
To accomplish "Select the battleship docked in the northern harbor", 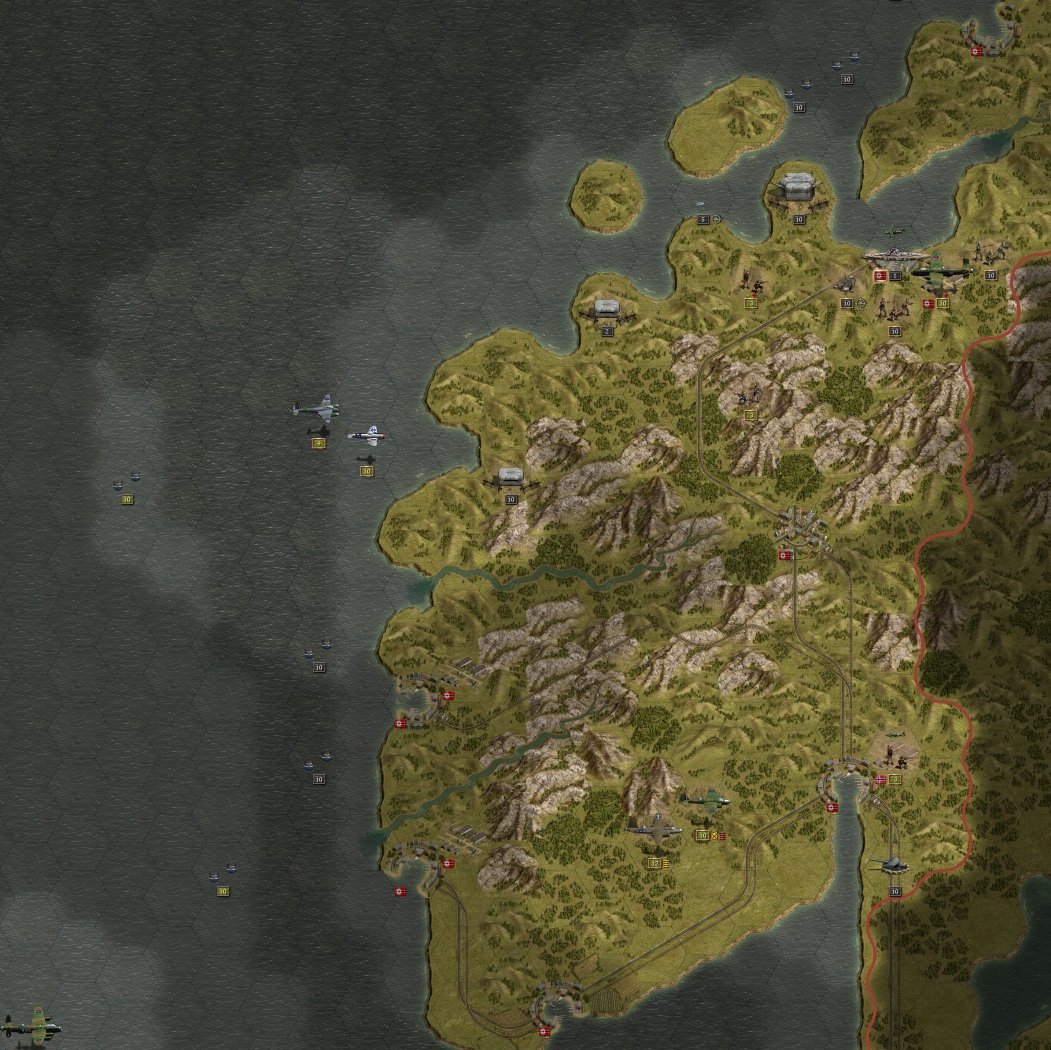I will click(895, 257).
